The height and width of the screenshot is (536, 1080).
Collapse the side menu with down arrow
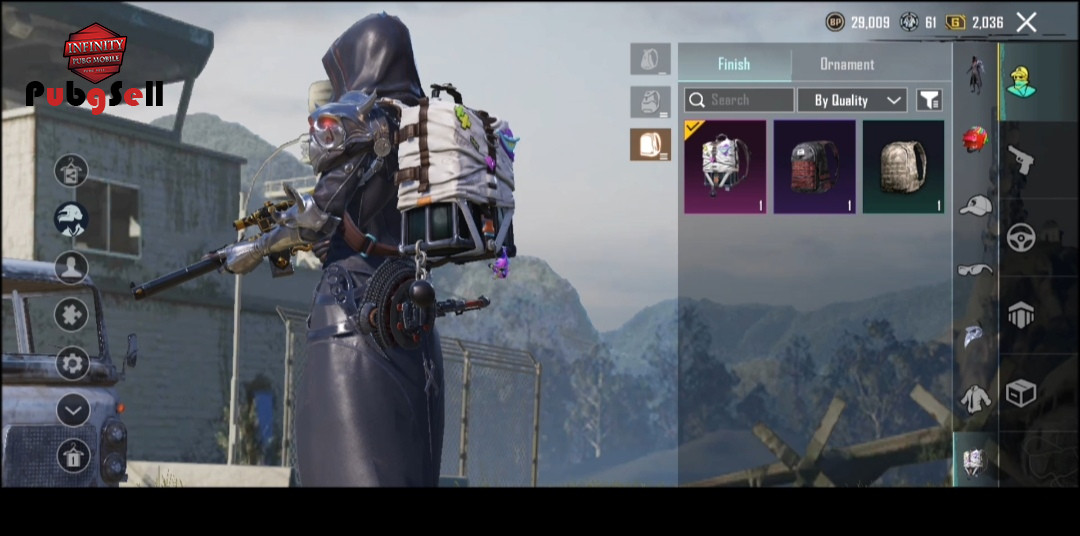coord(72,409)
